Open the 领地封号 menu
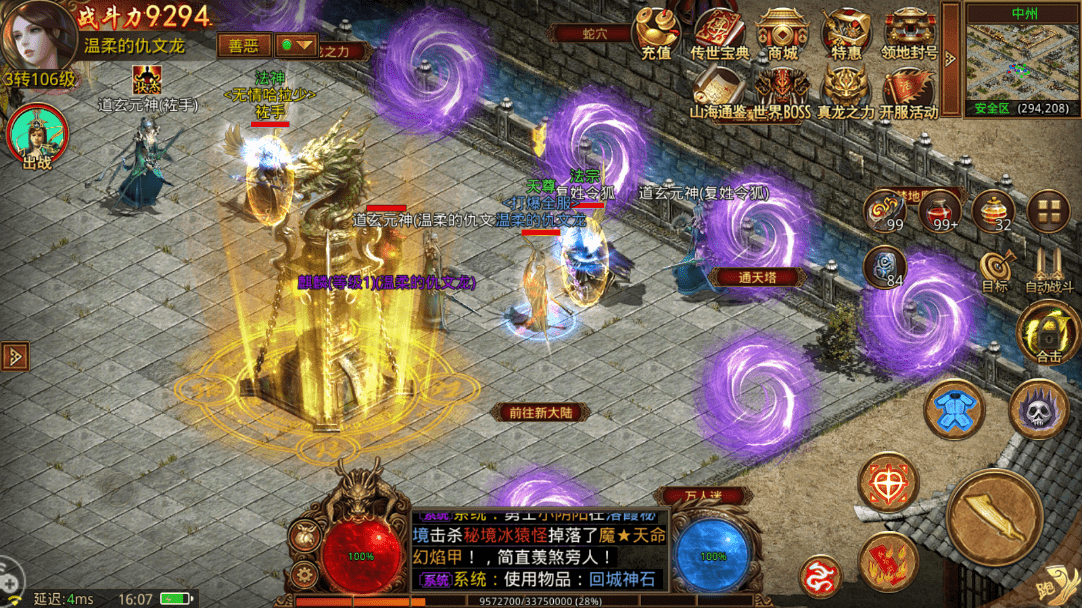Image resolution: width=1082 pixels, height=608 pixels. 909,33
